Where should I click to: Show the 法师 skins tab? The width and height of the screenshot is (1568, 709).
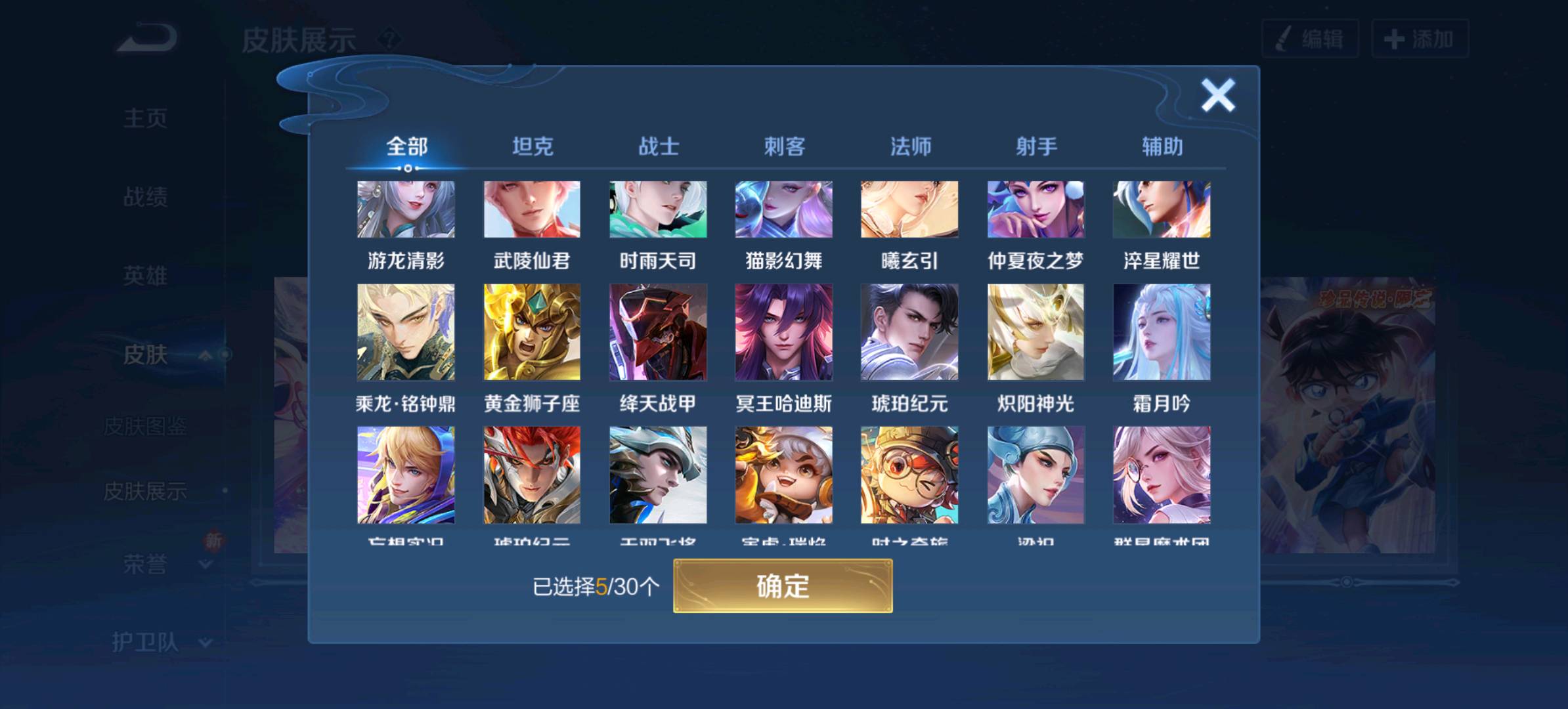[x=910, y=146]
